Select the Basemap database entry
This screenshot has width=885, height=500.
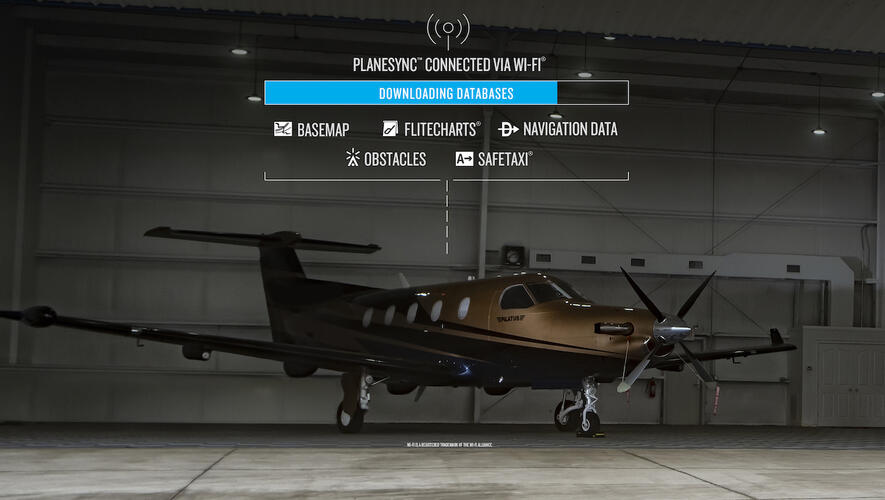[311, 129]
